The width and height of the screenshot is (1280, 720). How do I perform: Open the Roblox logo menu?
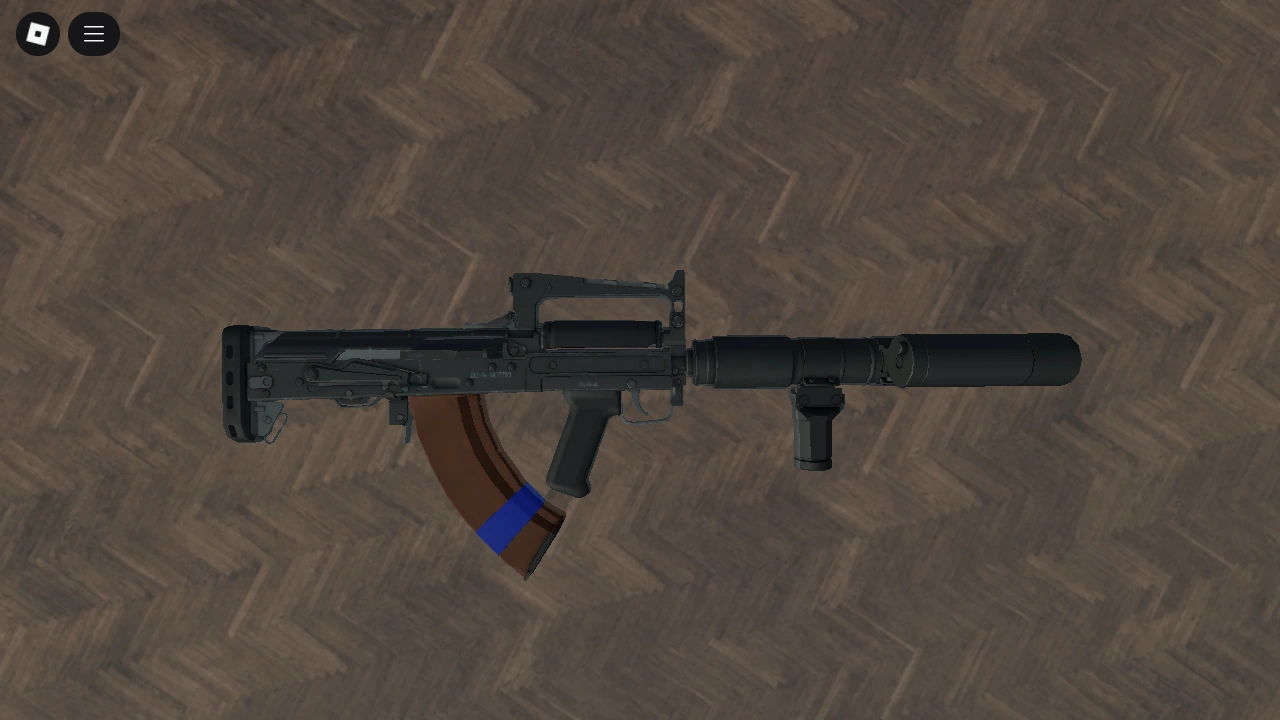coord(37,33)
